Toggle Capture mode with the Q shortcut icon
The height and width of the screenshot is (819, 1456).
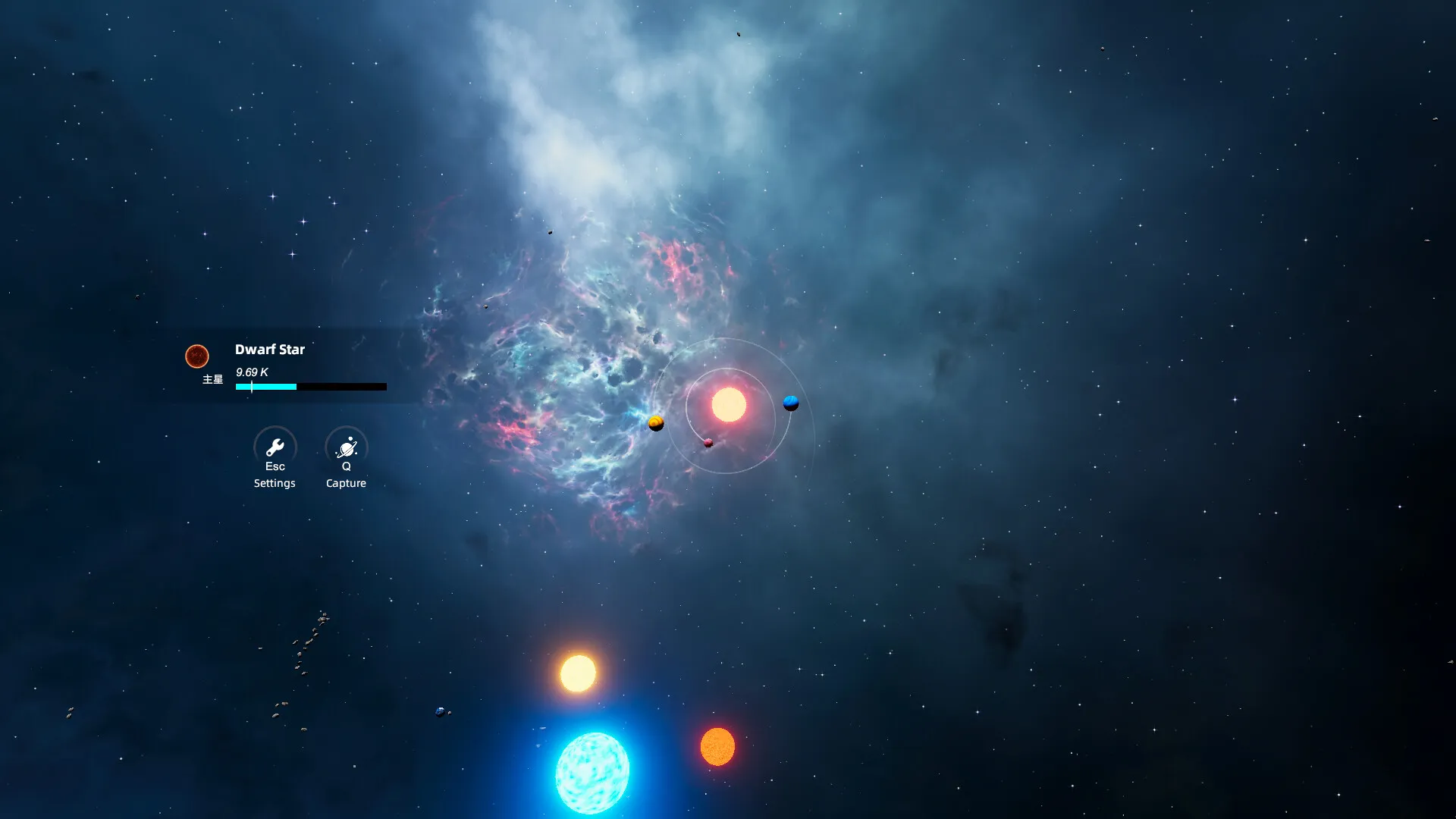tap(346, 447)
